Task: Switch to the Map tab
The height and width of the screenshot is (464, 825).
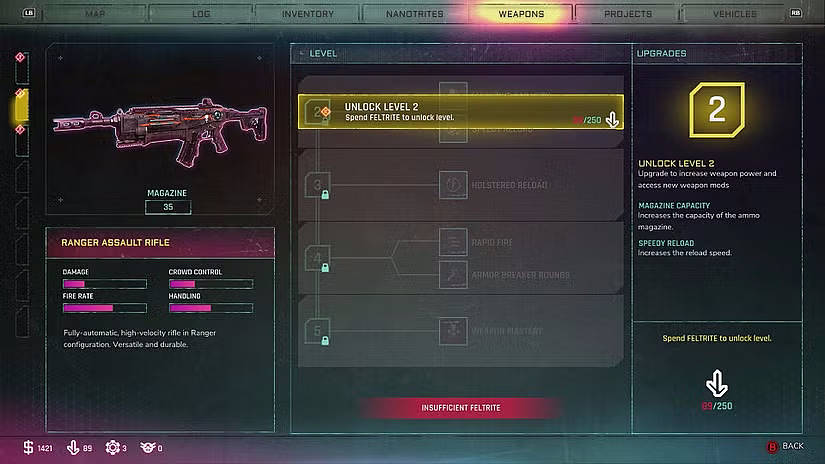Action: 95,14
